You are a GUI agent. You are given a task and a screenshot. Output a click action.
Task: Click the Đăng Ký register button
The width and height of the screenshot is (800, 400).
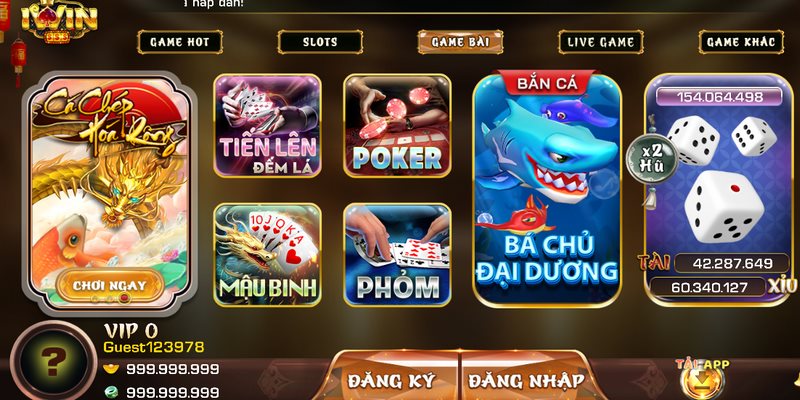392,379
